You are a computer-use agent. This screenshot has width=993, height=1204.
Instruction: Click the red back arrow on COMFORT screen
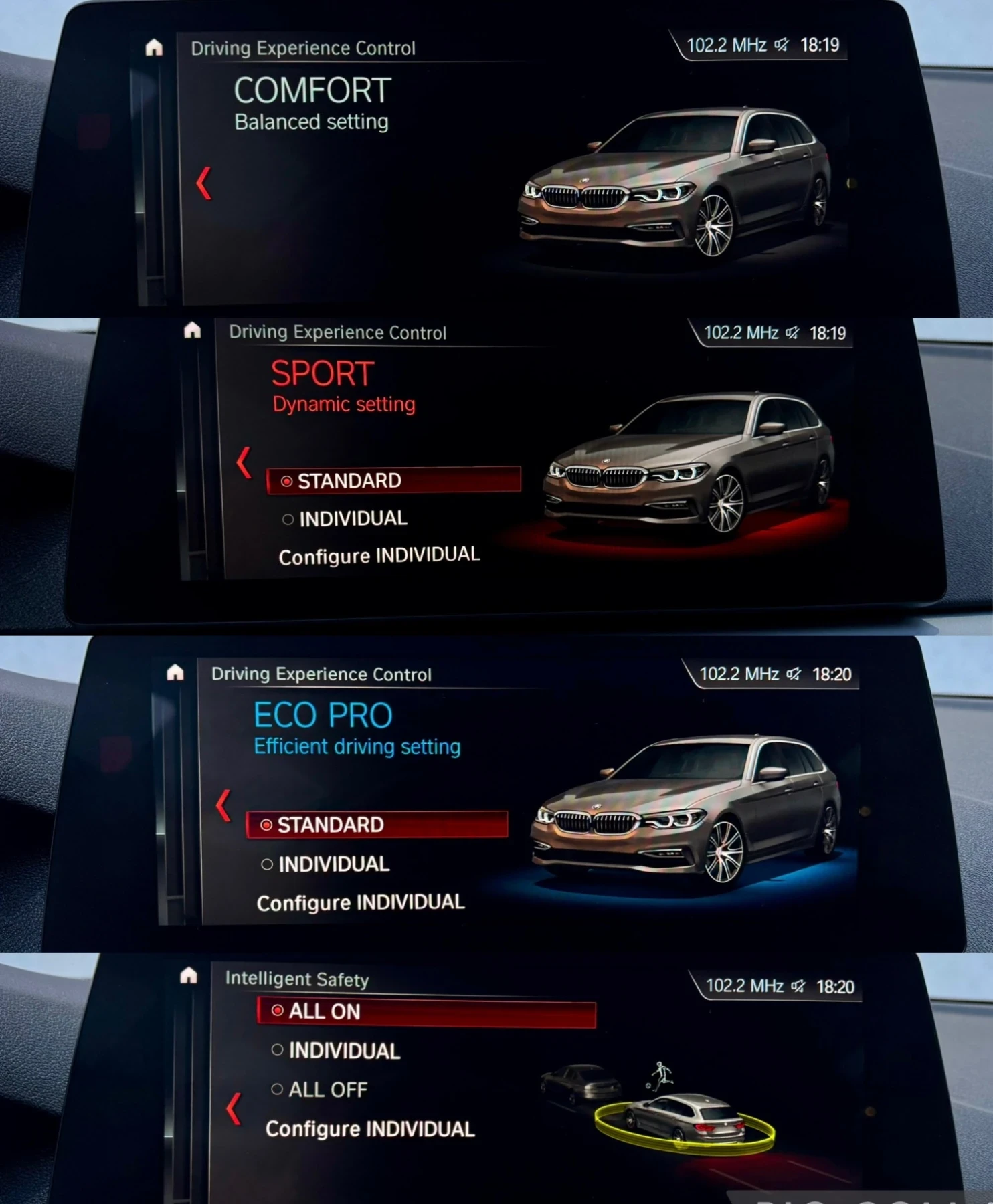[x=204, y=183]
